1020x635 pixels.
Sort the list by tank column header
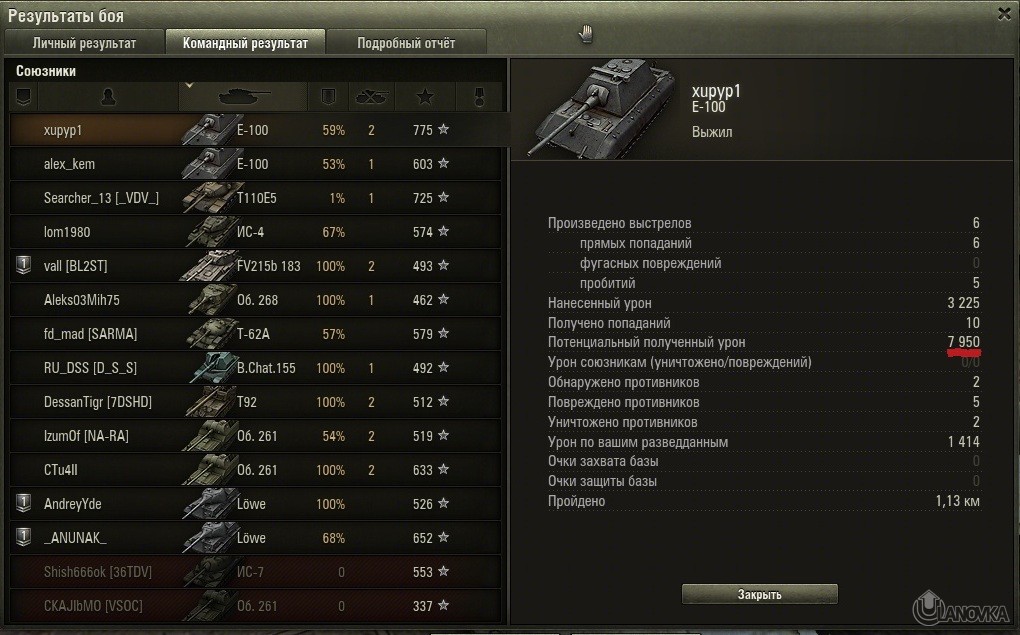click(243, 96)
